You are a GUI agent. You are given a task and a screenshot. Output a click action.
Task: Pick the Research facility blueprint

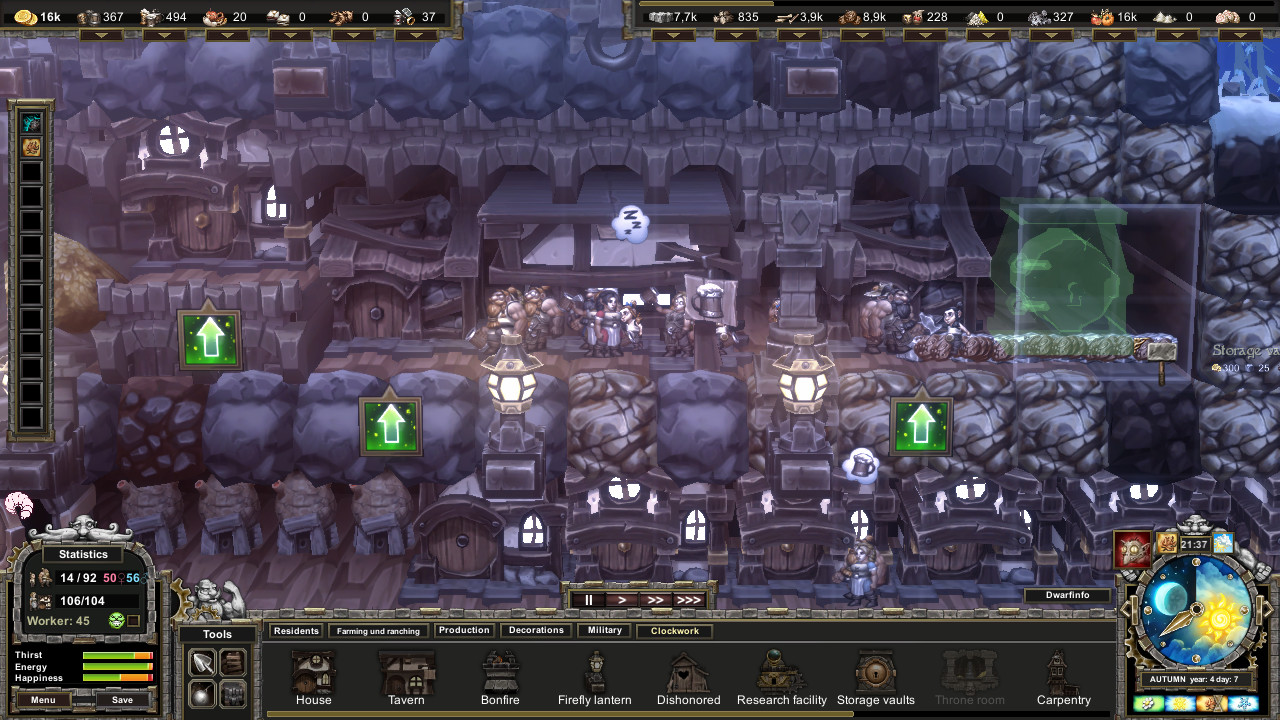point(781,670)
